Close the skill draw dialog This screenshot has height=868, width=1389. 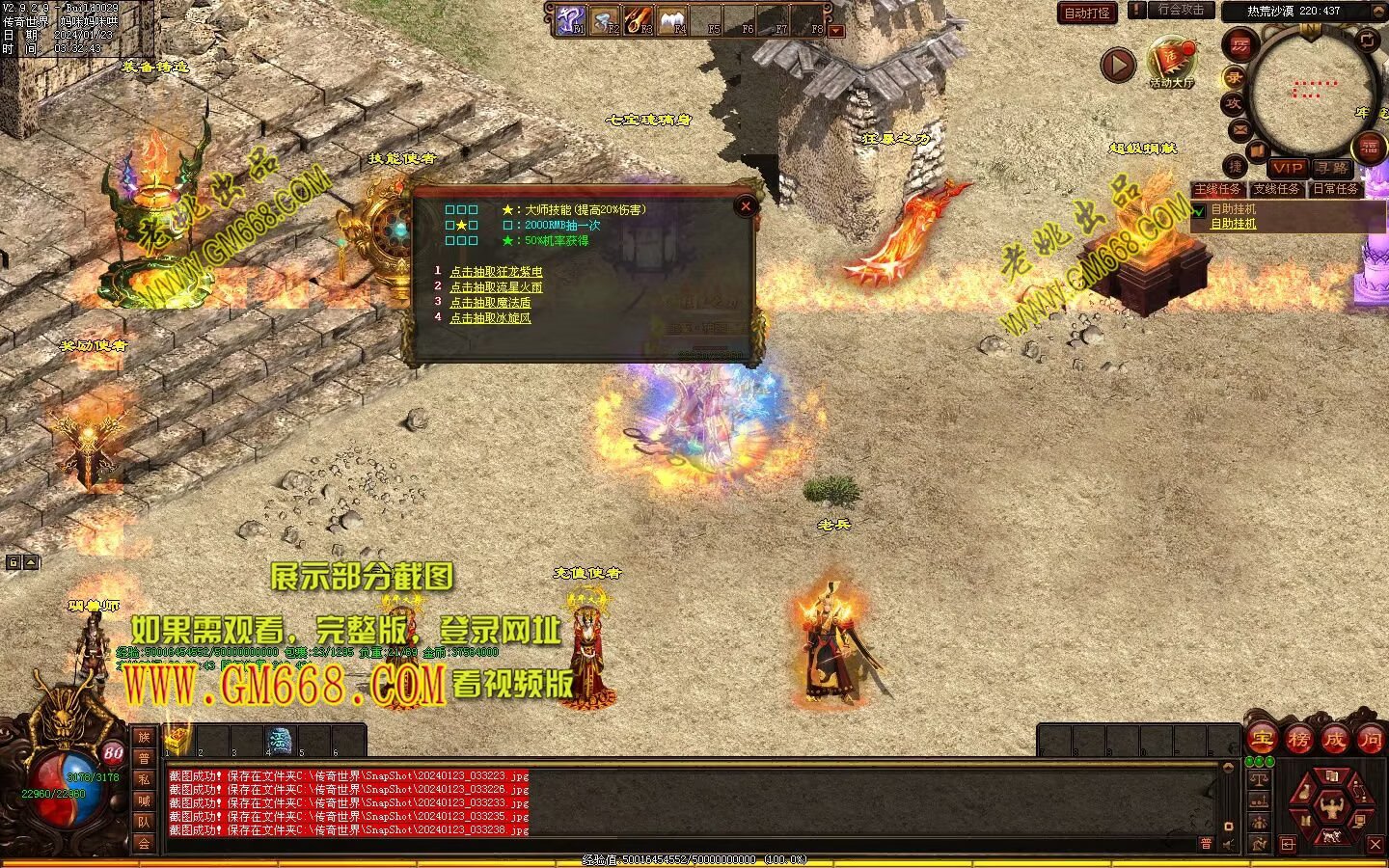coord(745,205)
